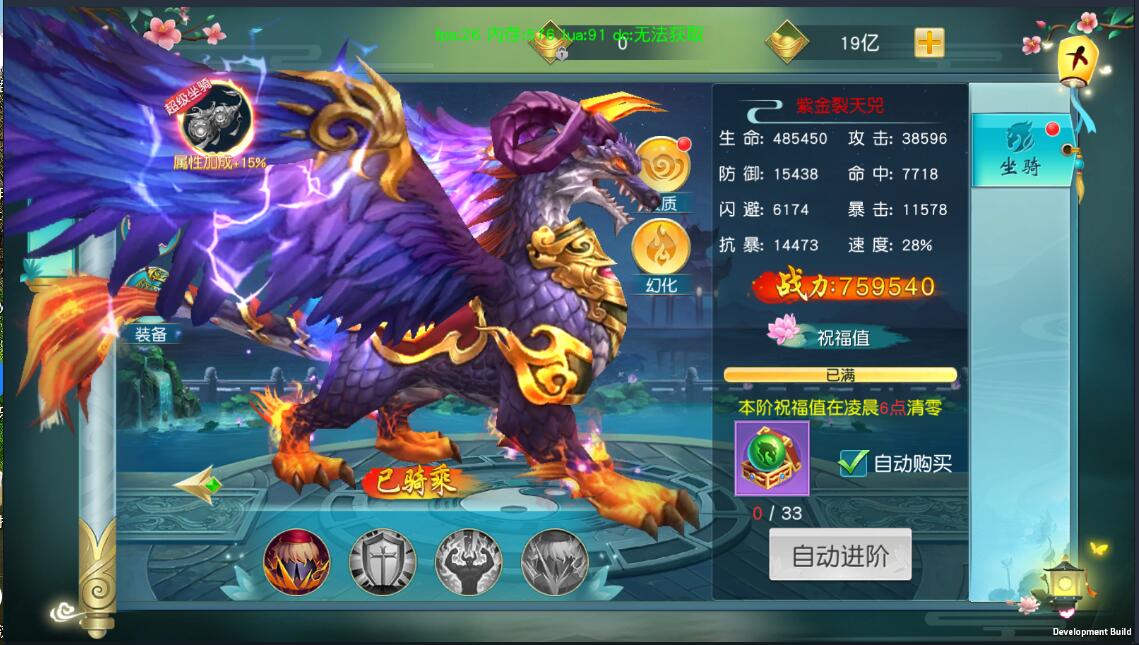
Task: Select the grey flexing-figure skill icon
Action: pyautogui.click(x=468, y=562)
